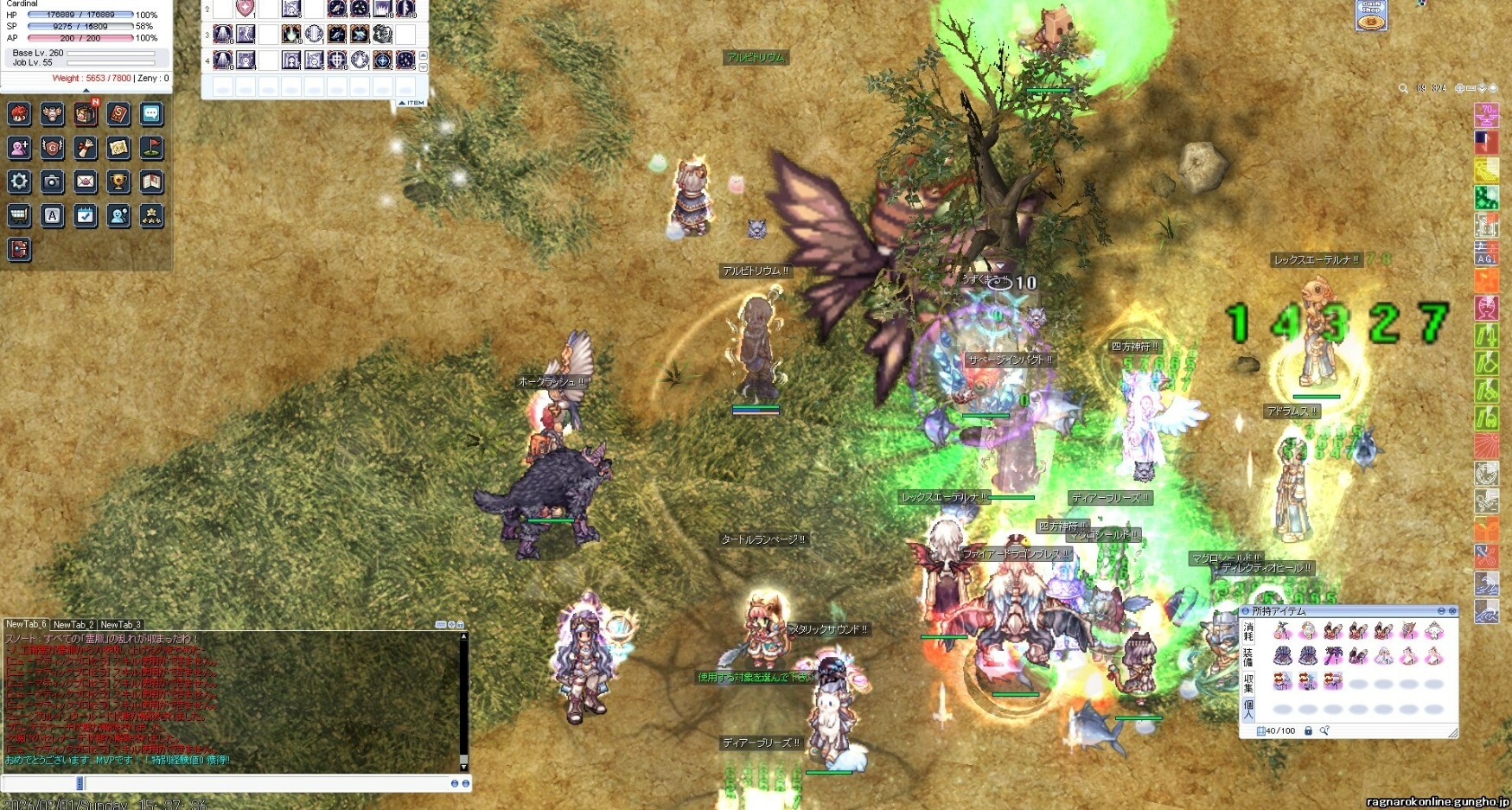Open the settings gear menu icon

[19, 182]
